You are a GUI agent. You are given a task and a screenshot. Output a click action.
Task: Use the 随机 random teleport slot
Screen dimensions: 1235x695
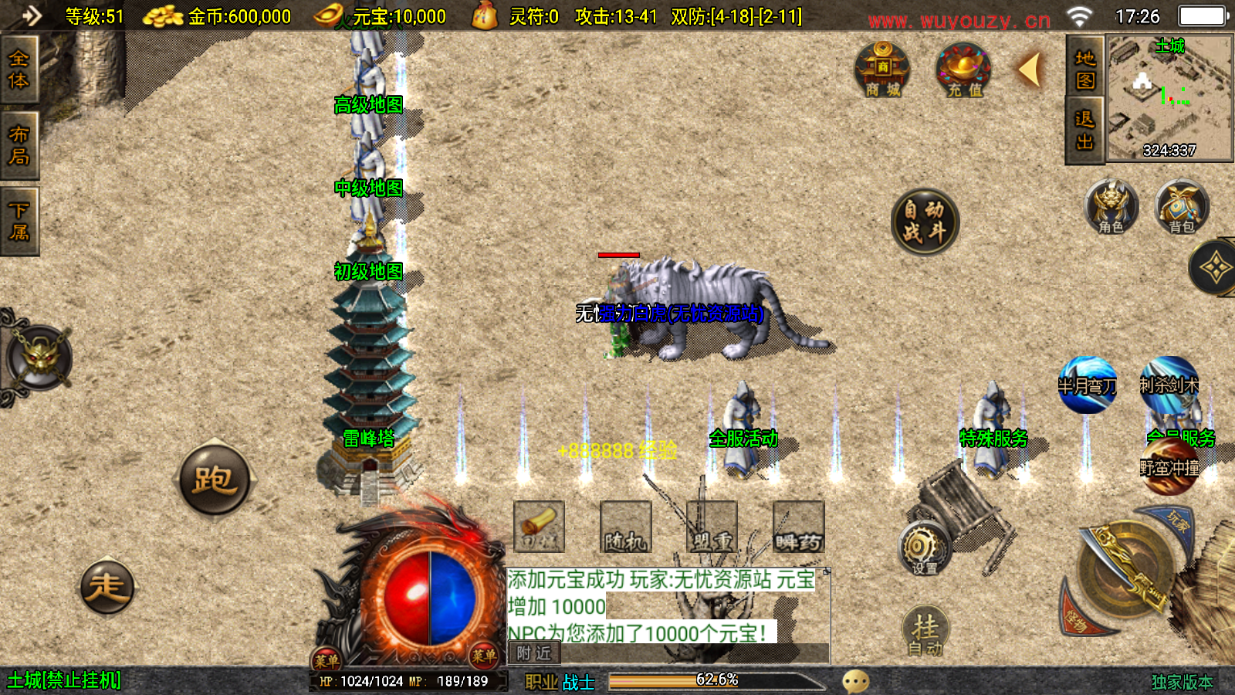coord(626,527)
